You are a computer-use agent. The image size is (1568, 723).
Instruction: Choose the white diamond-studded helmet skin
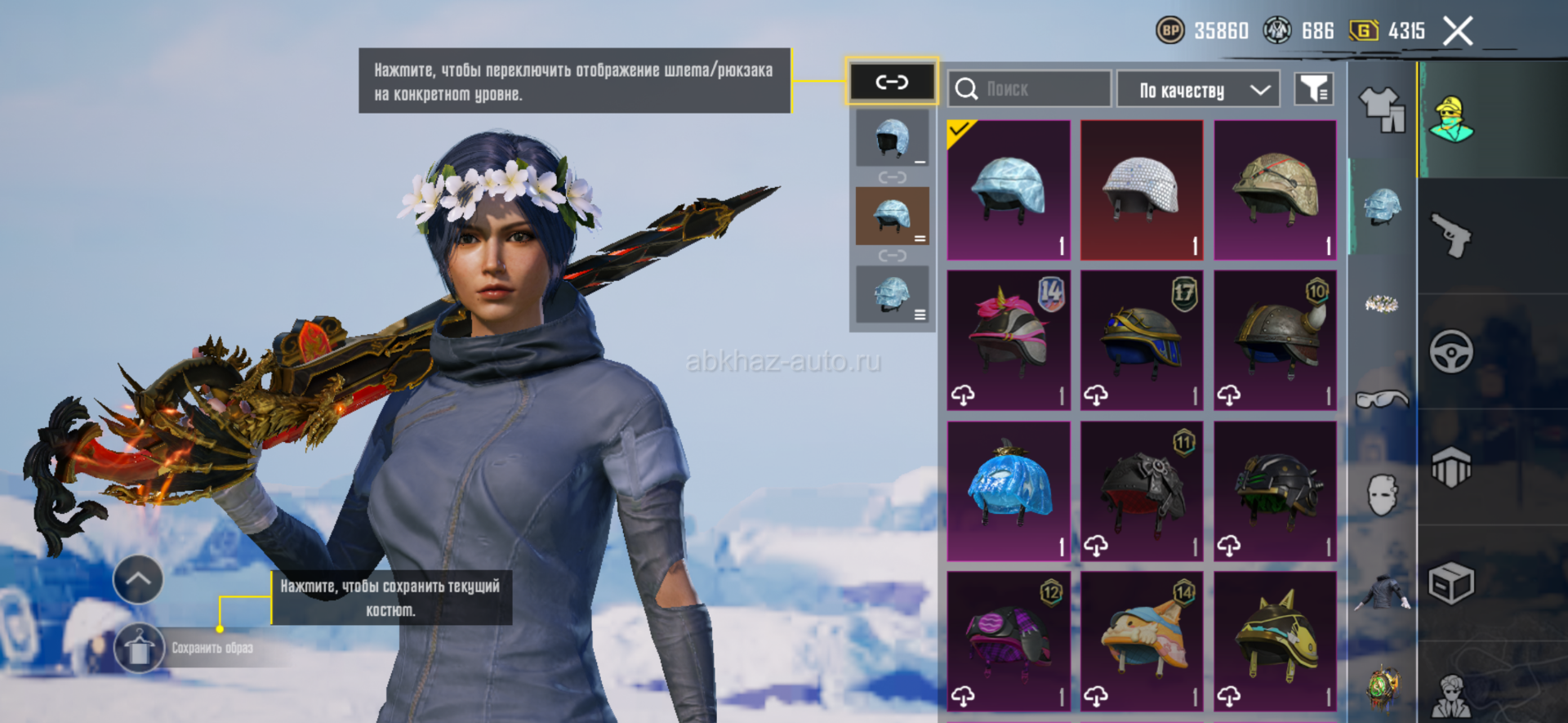1142,190
